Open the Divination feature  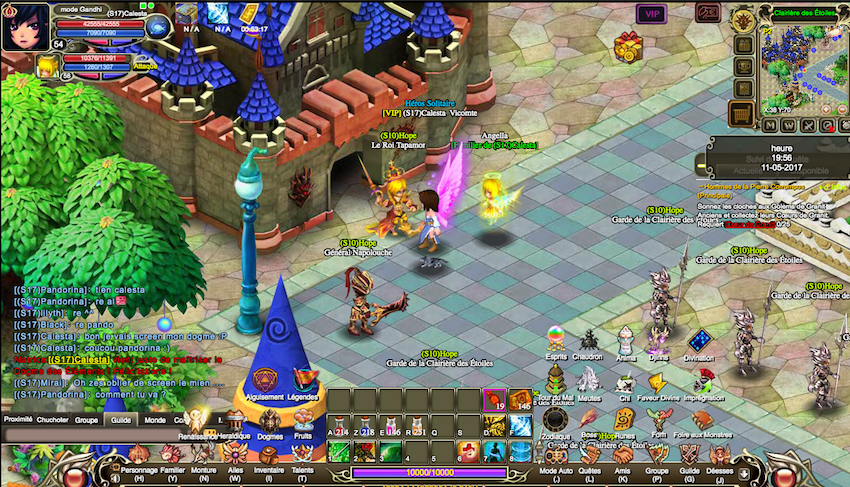pyautogui.click(x=699, y=344)
